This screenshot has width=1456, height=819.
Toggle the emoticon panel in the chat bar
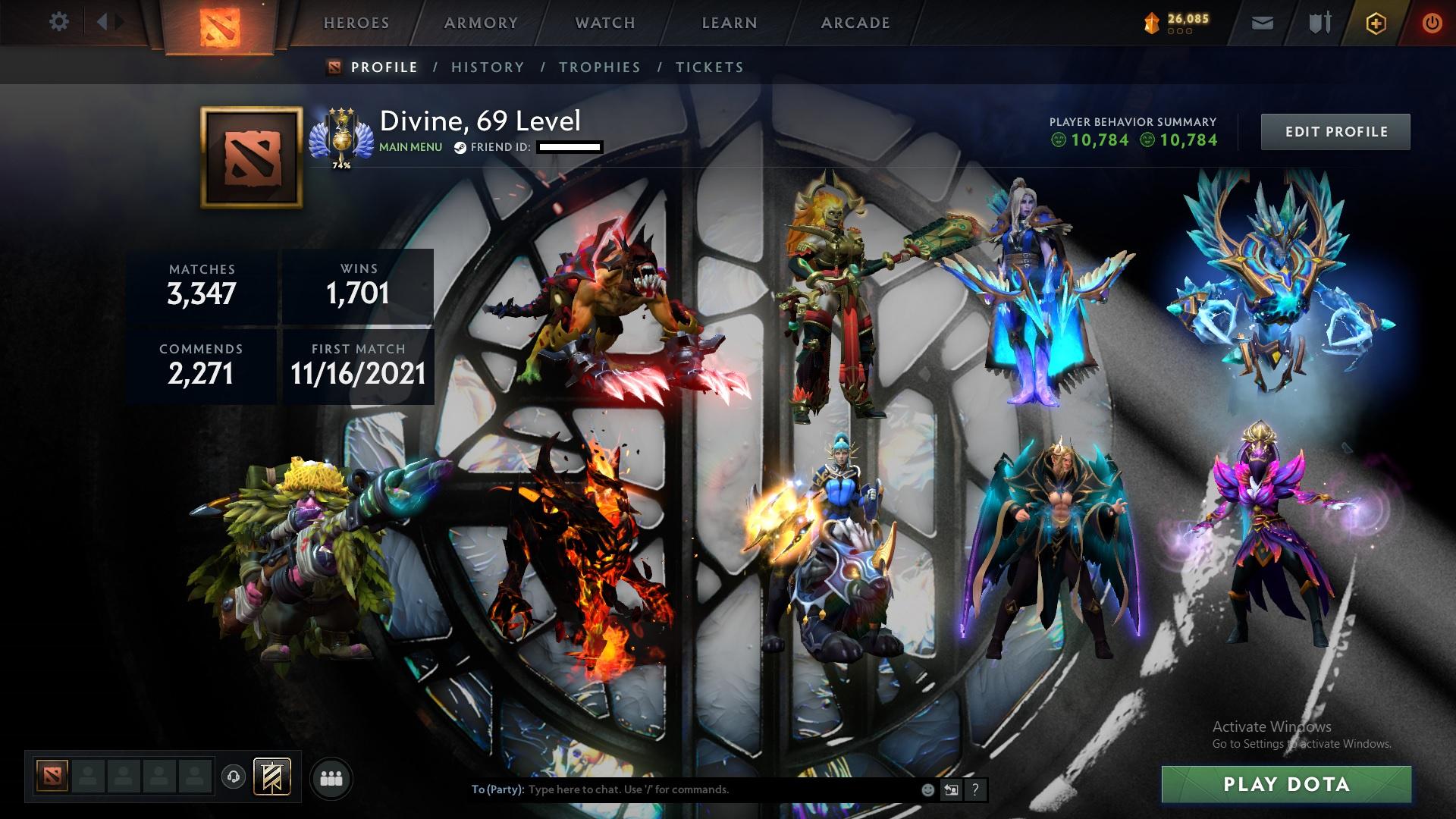tap(928, 789)
